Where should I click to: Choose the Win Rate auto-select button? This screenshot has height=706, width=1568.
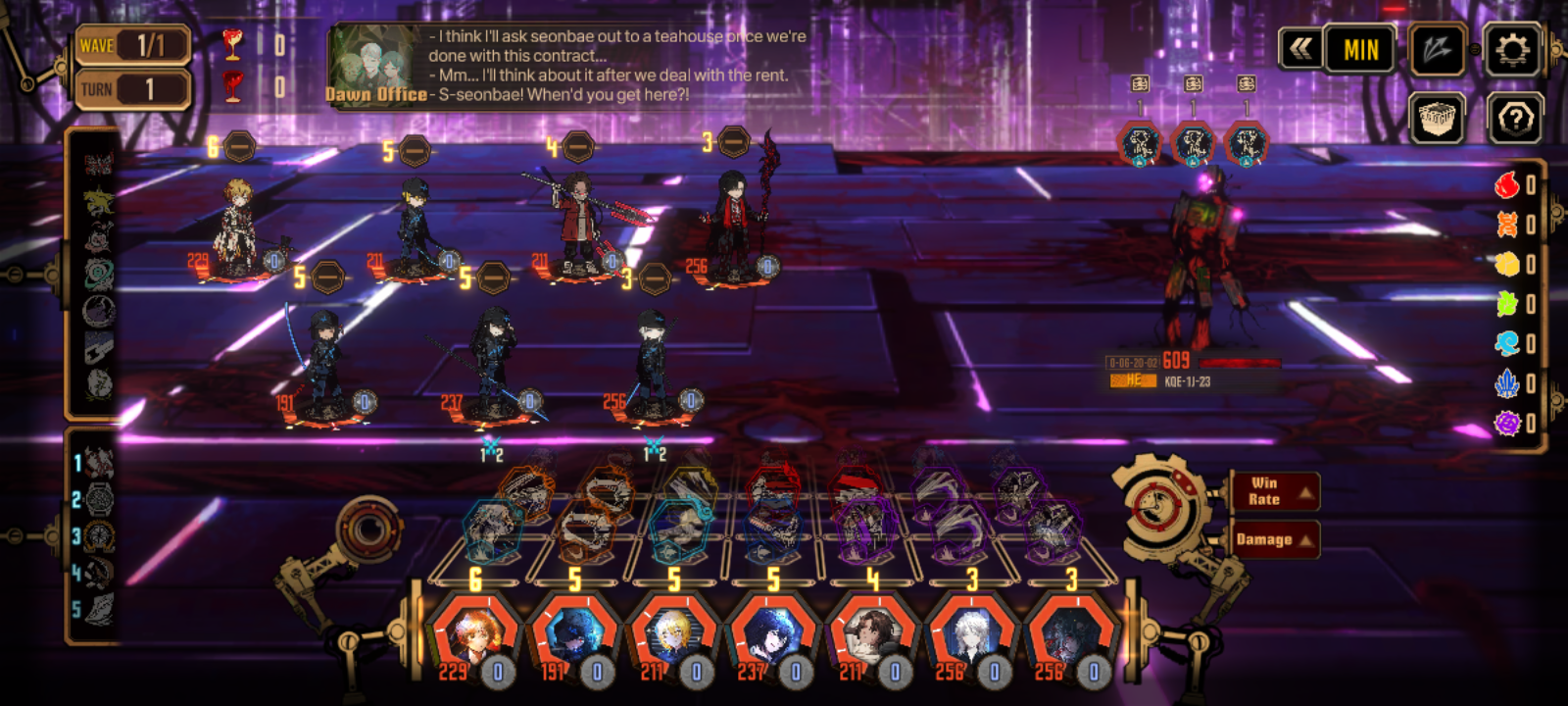click(1275, 491)
